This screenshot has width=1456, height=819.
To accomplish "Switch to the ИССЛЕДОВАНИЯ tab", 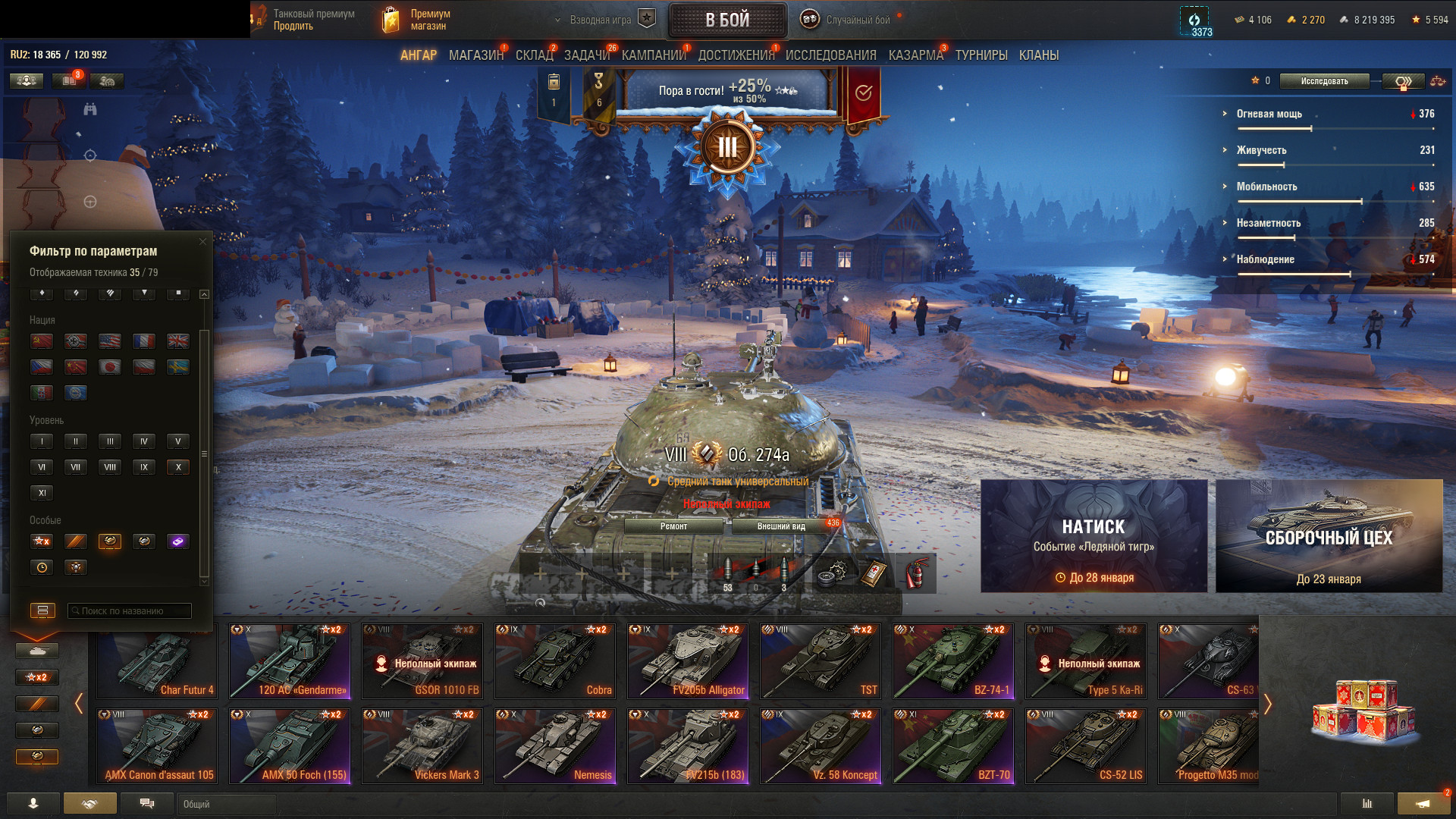I will coord(830,55).
